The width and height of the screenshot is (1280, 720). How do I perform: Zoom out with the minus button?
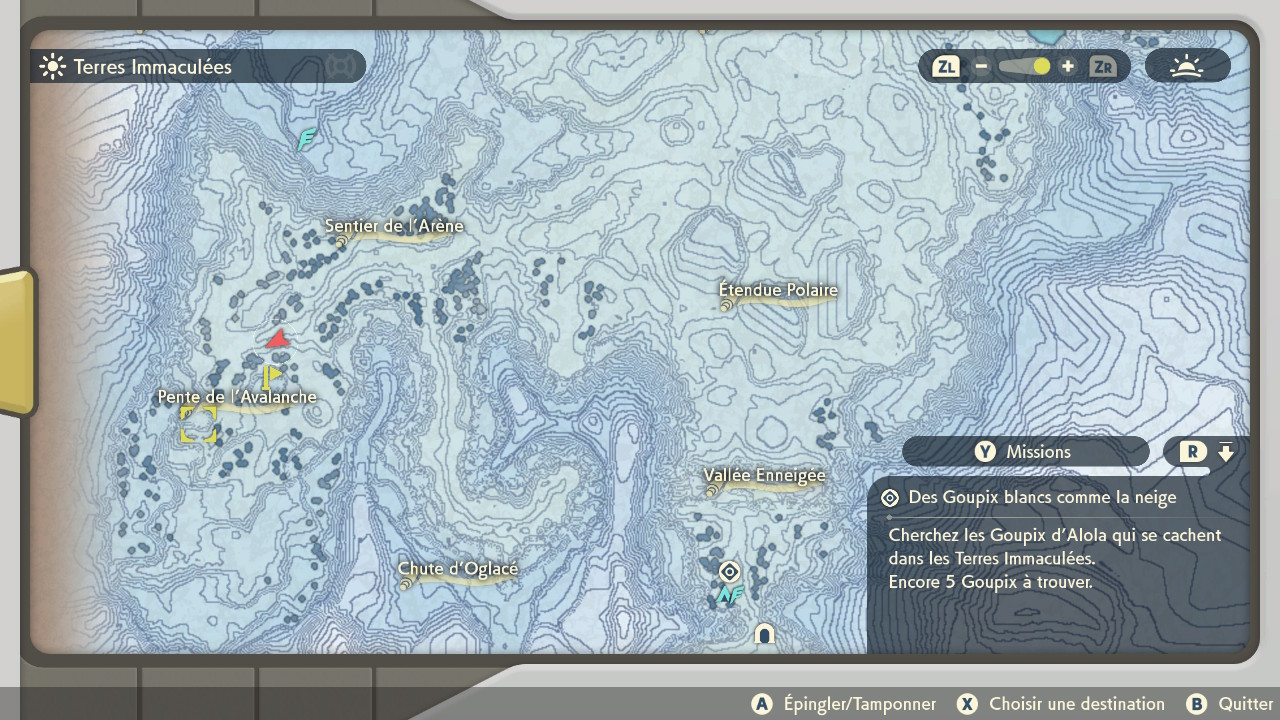point(982,67)
